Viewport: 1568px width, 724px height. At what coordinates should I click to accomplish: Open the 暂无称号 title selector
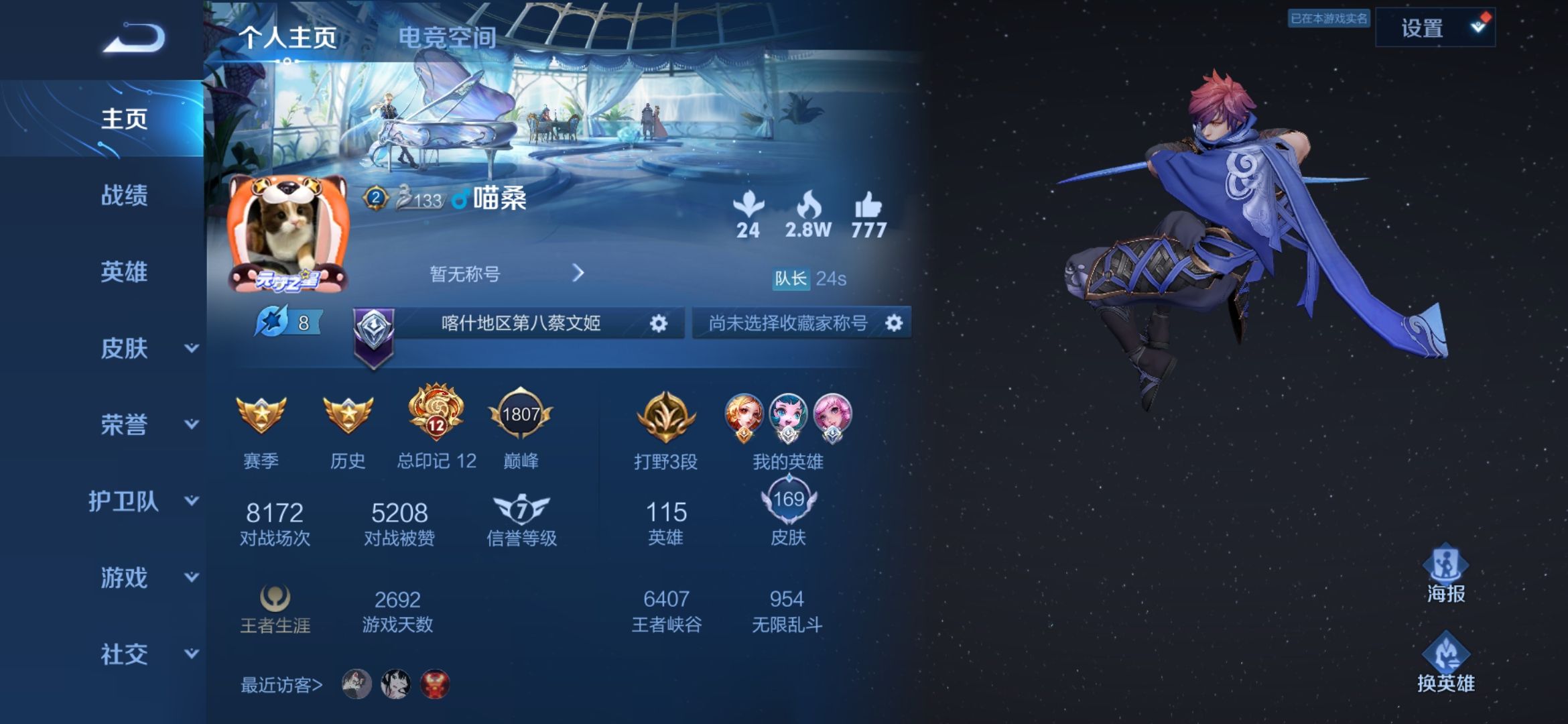[x=506, y=274]
